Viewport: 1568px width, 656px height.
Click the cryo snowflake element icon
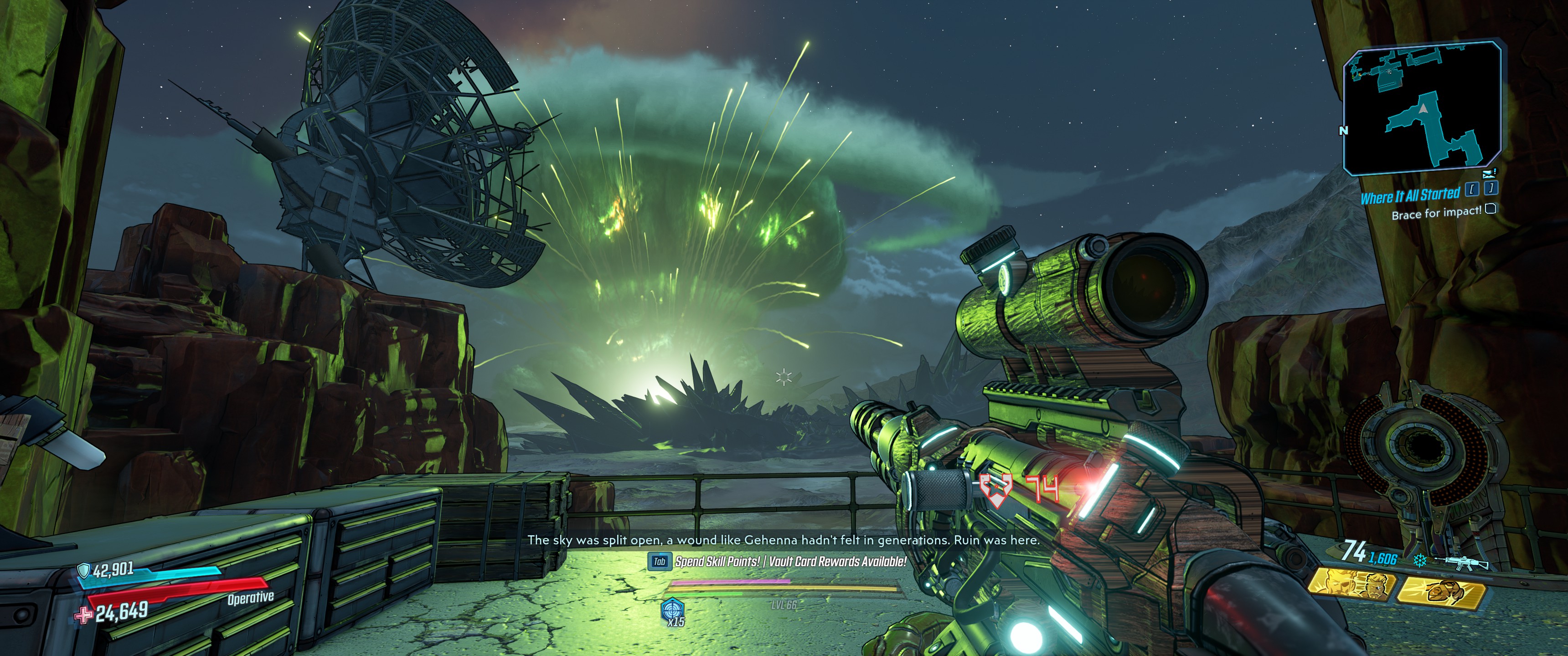1419,560
